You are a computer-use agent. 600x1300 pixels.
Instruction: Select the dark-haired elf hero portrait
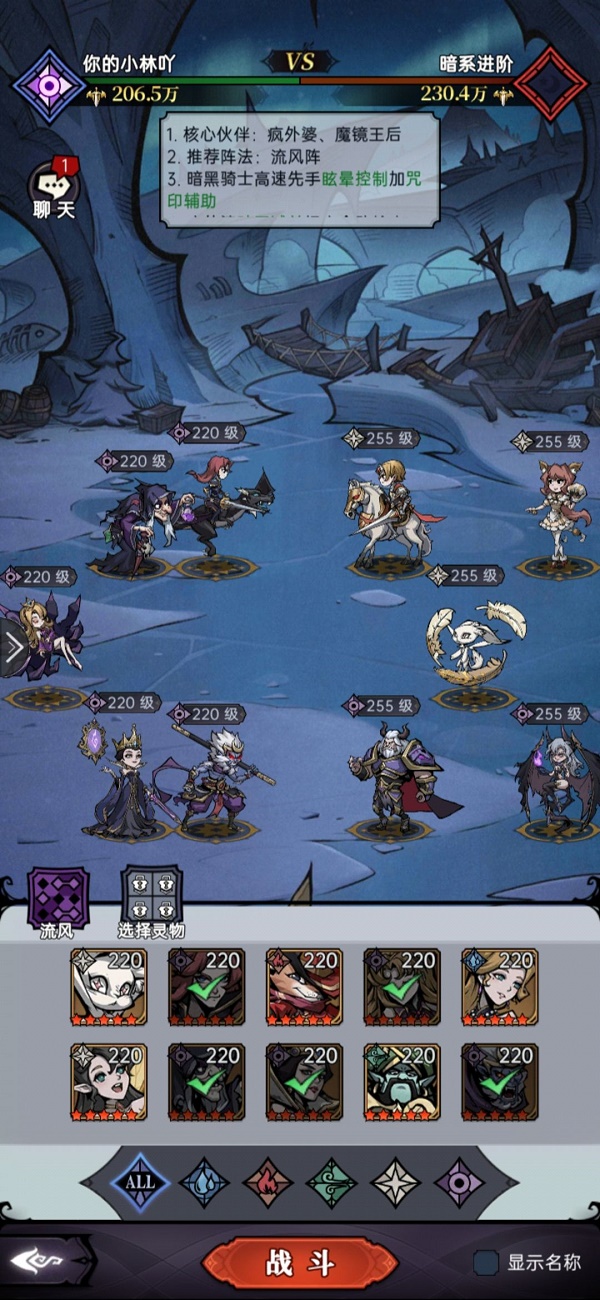pos(109,1082)
